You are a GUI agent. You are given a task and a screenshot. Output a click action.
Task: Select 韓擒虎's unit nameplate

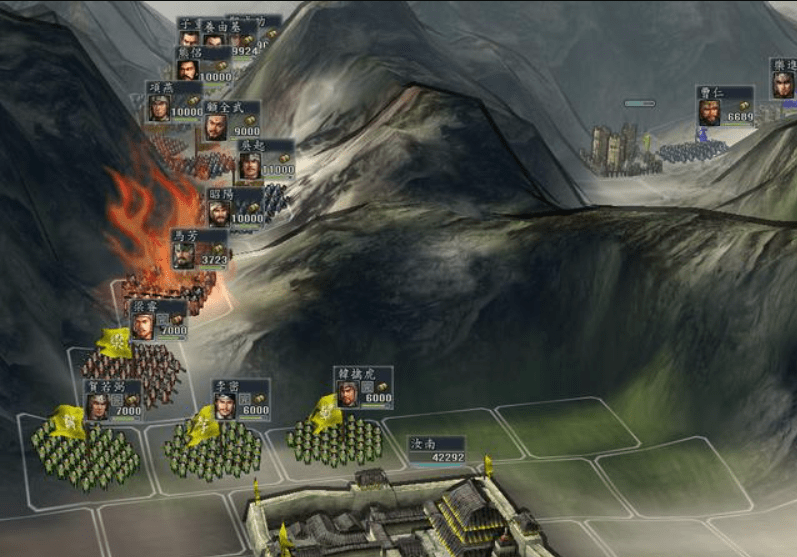(x=363, y=386)
